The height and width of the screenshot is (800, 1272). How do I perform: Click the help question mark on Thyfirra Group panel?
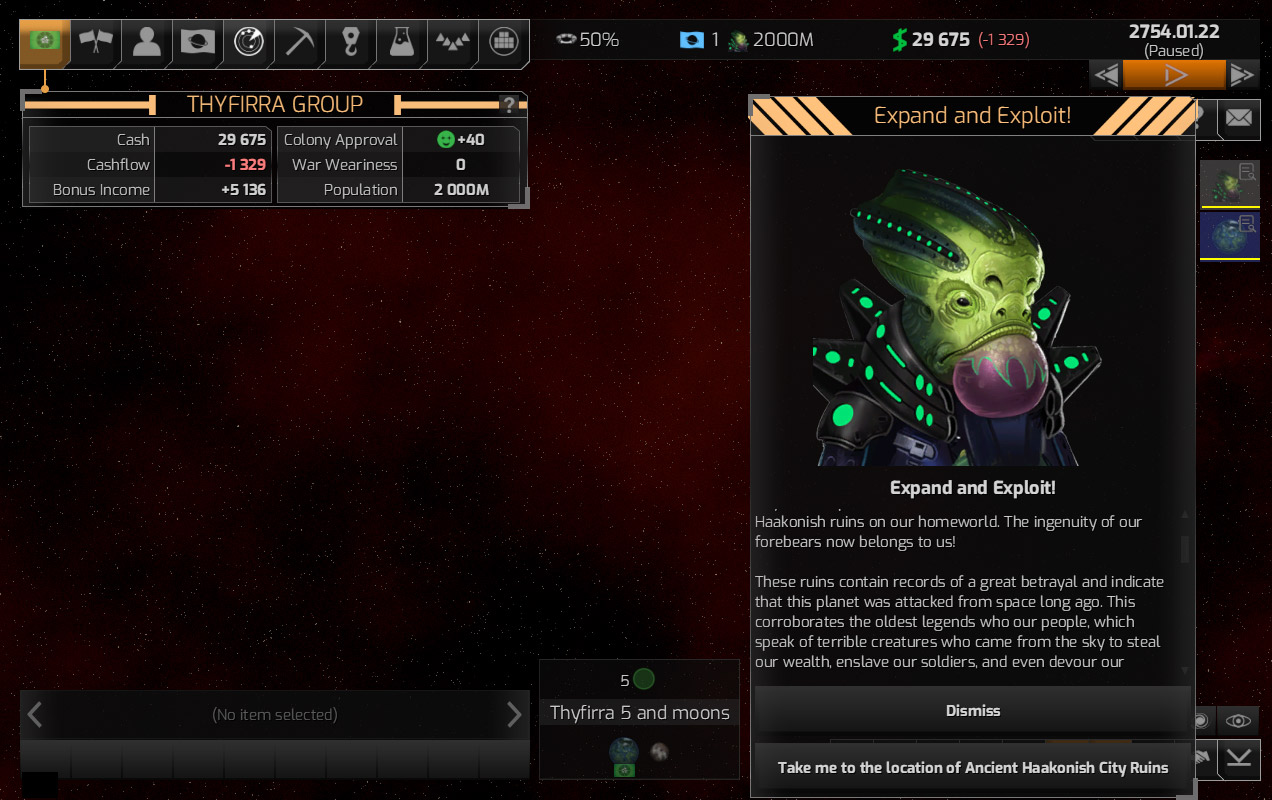509,105
